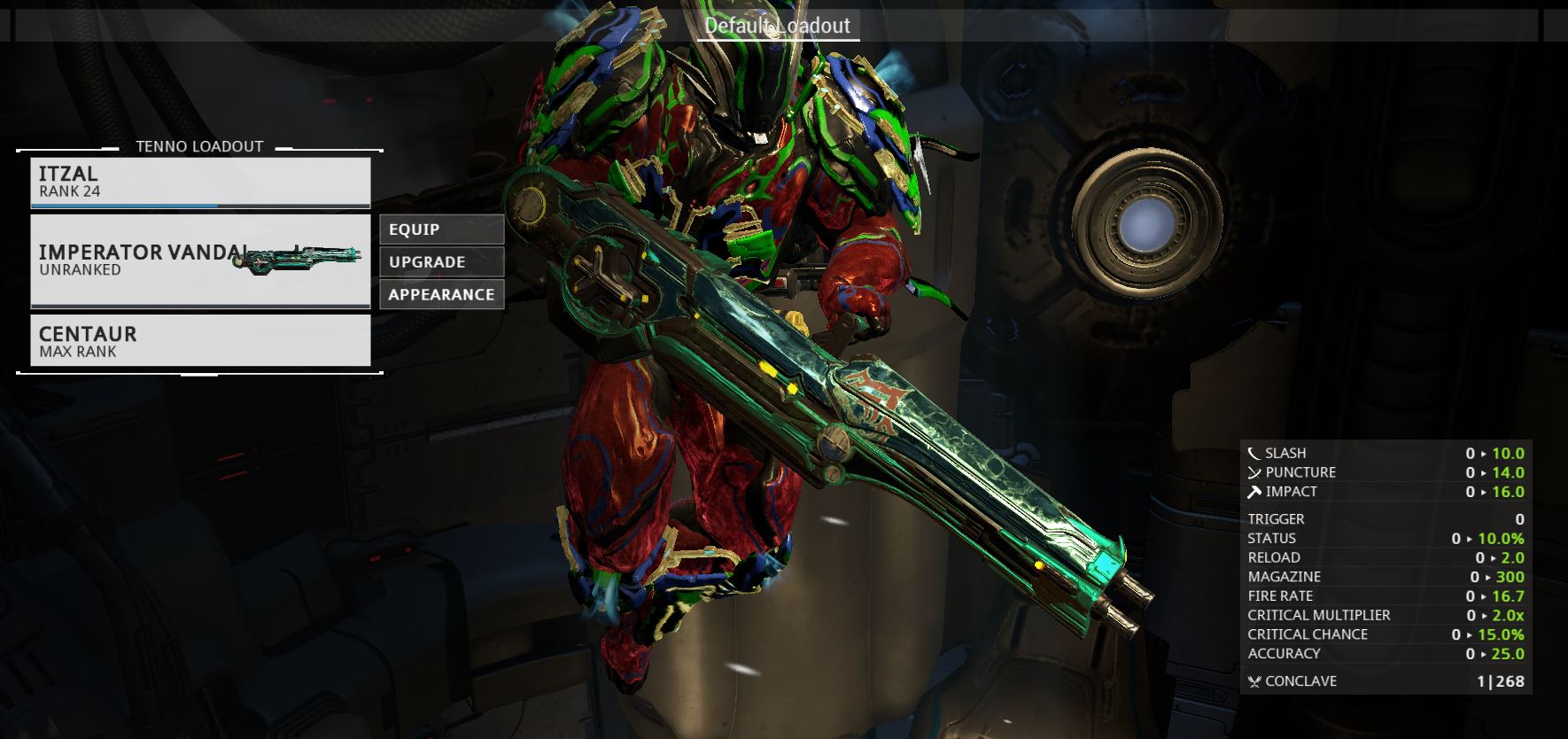Click the Equip button
The width and height of the screenshot is (1568, 739).
441,229
